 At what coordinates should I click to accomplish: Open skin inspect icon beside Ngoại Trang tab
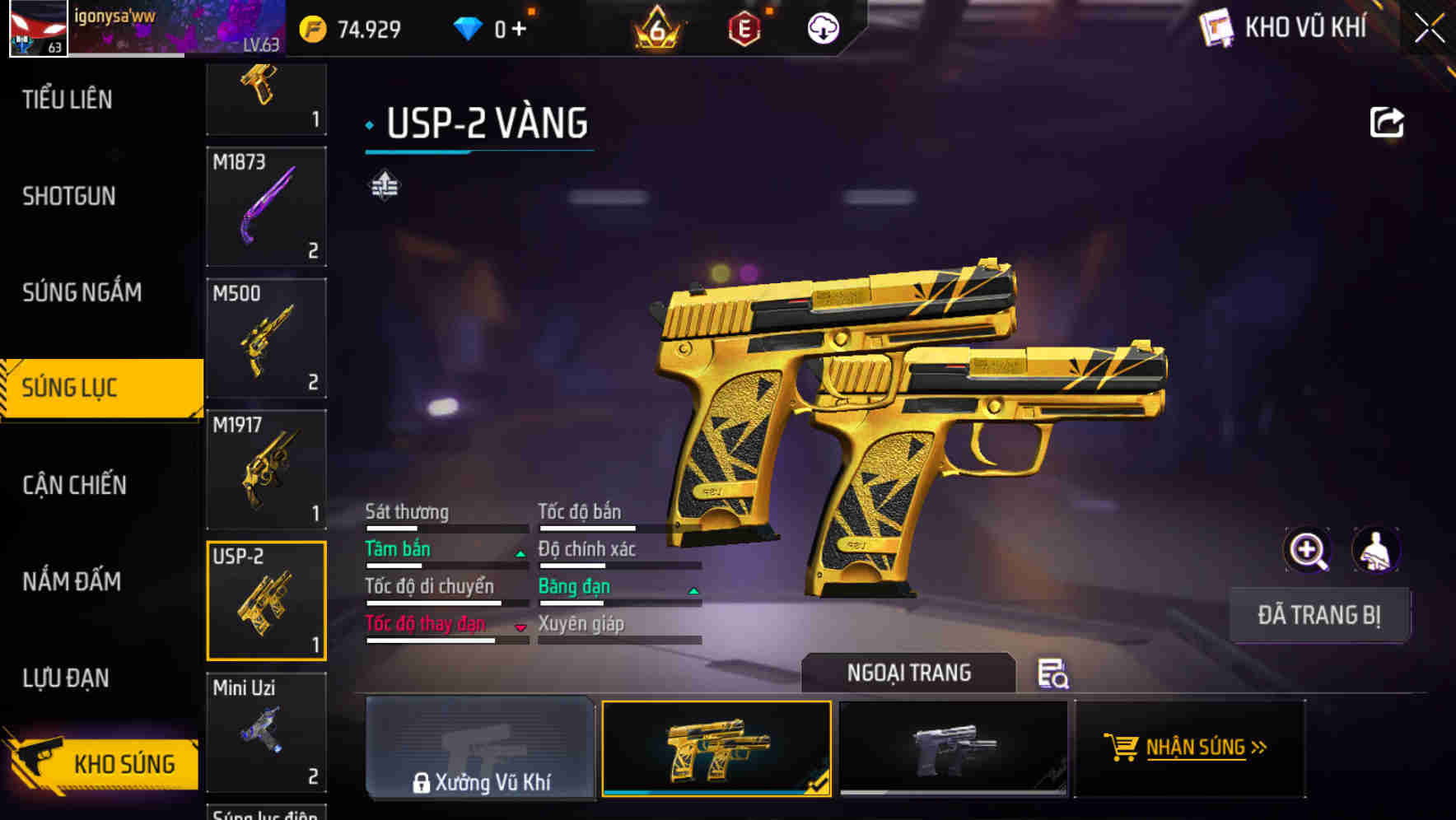click(x=1052, y=675)
